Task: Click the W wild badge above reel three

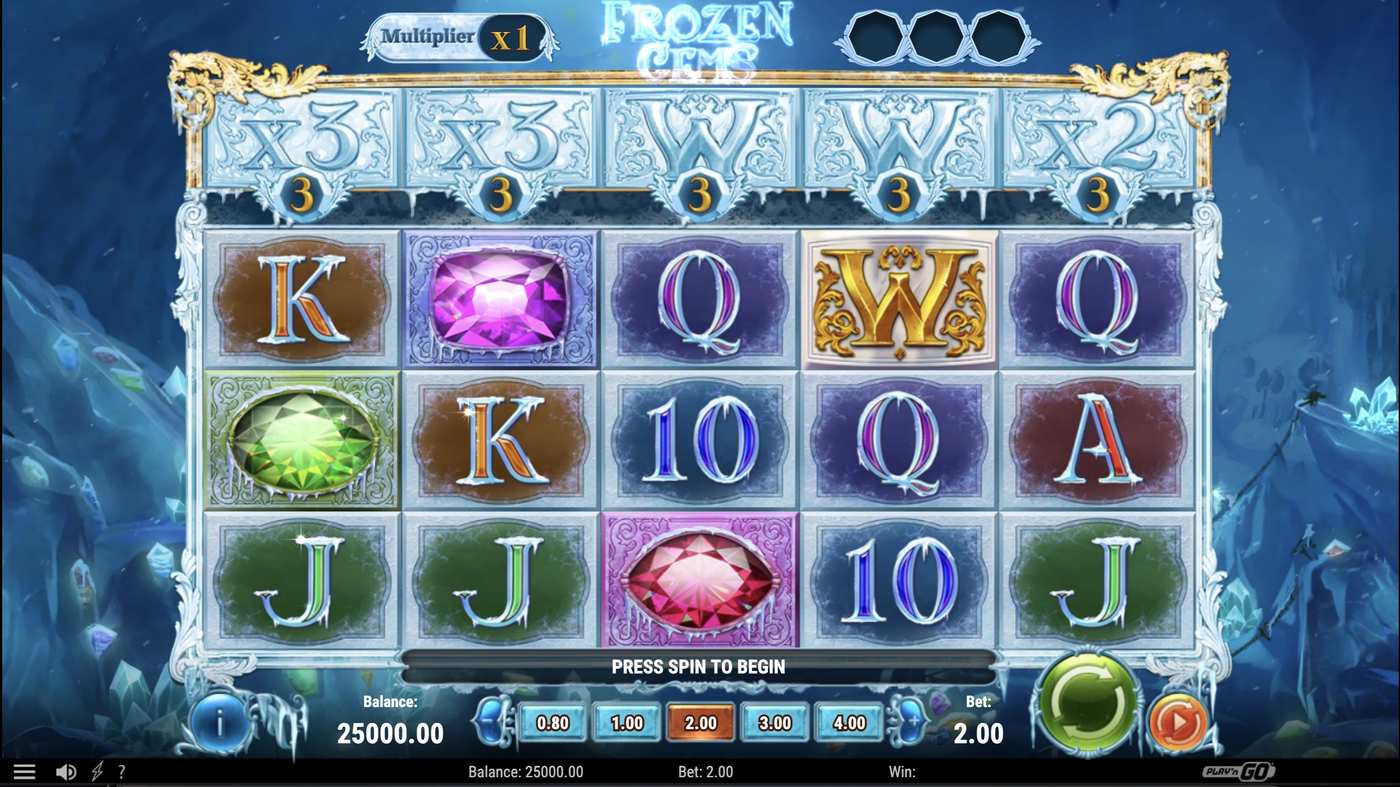Action: click(x=699, y=140)
